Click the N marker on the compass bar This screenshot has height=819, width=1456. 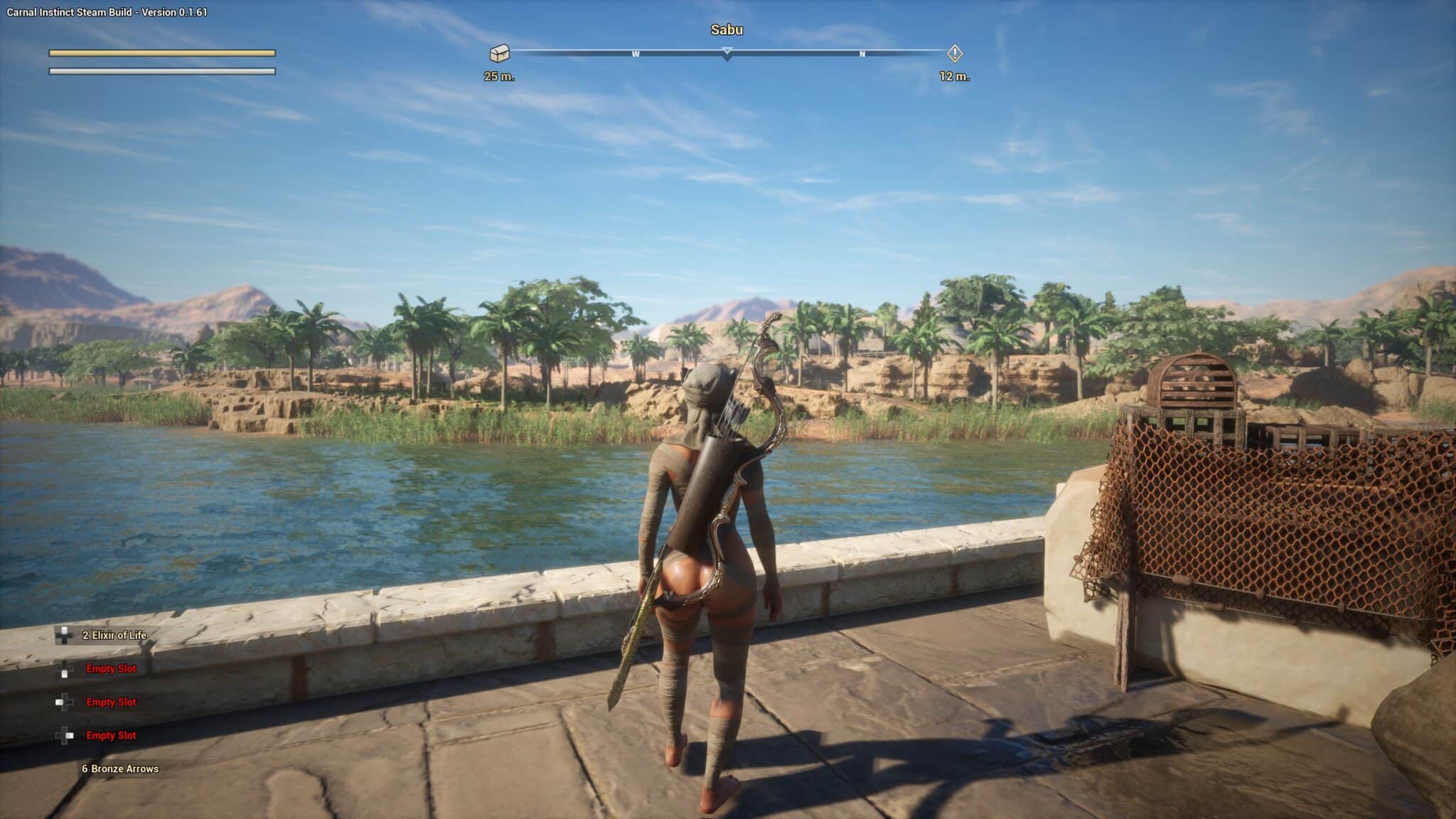[862, 53]
